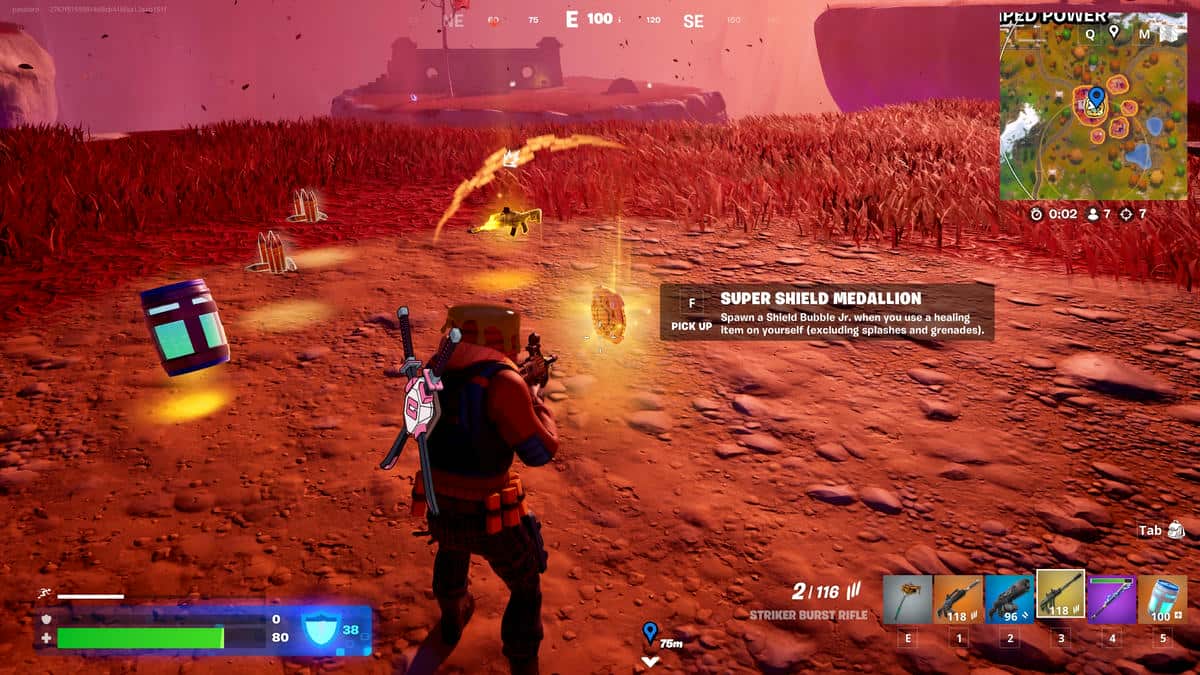The width and height of the screenshot is (1200, 675).
Task: Click the white pin icon above the minimap
Action: tap(1114, 33)
